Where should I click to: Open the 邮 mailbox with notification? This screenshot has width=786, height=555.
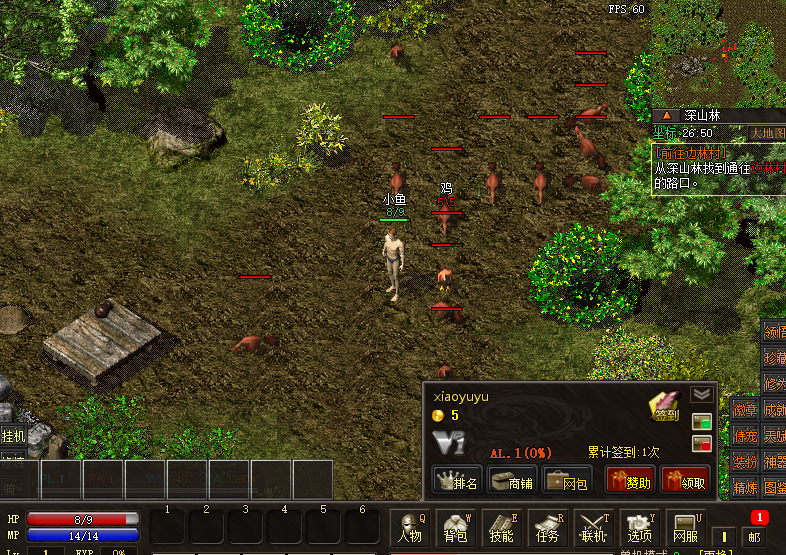[x=757, y=530]
